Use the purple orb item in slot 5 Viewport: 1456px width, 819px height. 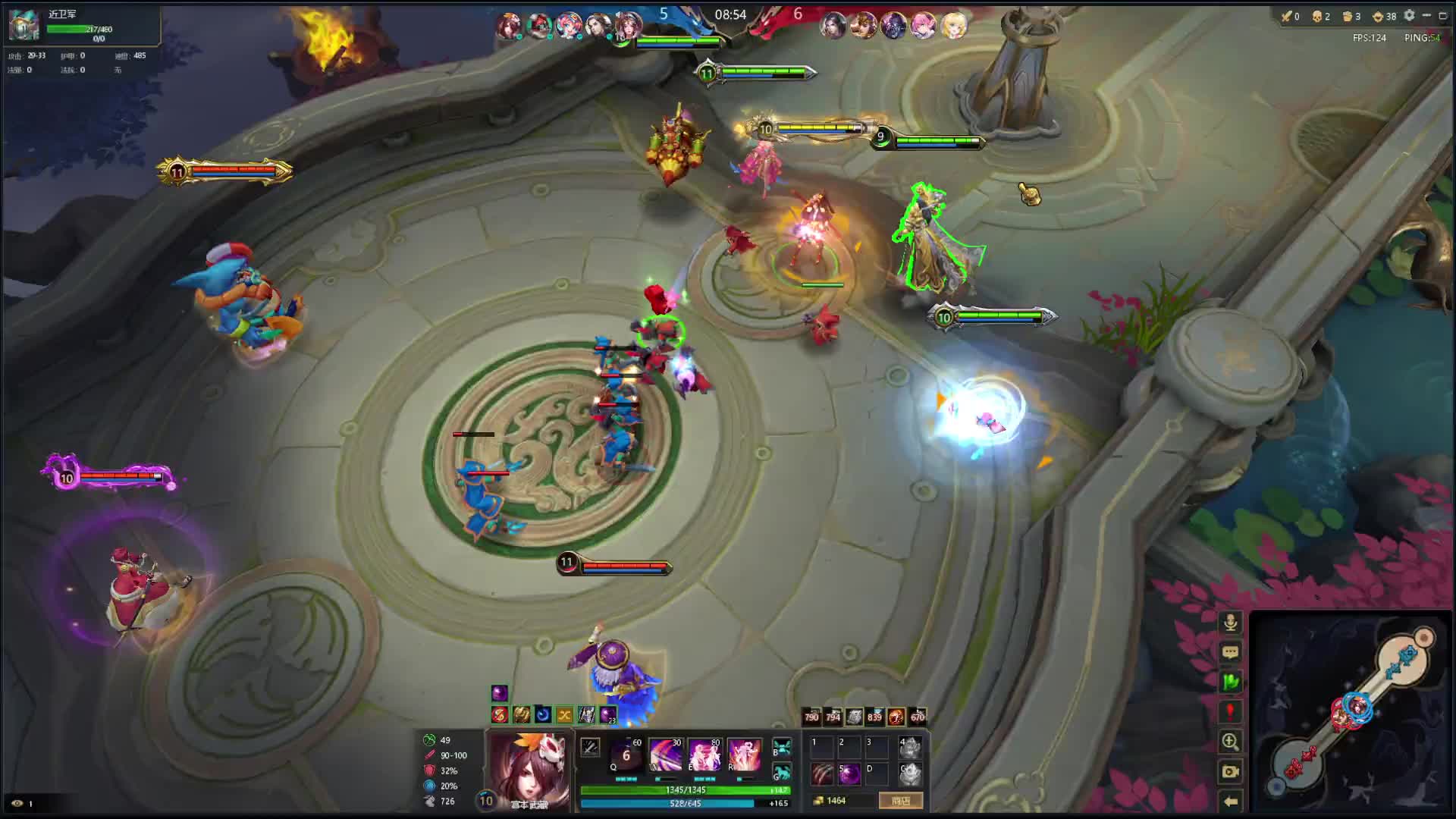(x=849, y=774)
